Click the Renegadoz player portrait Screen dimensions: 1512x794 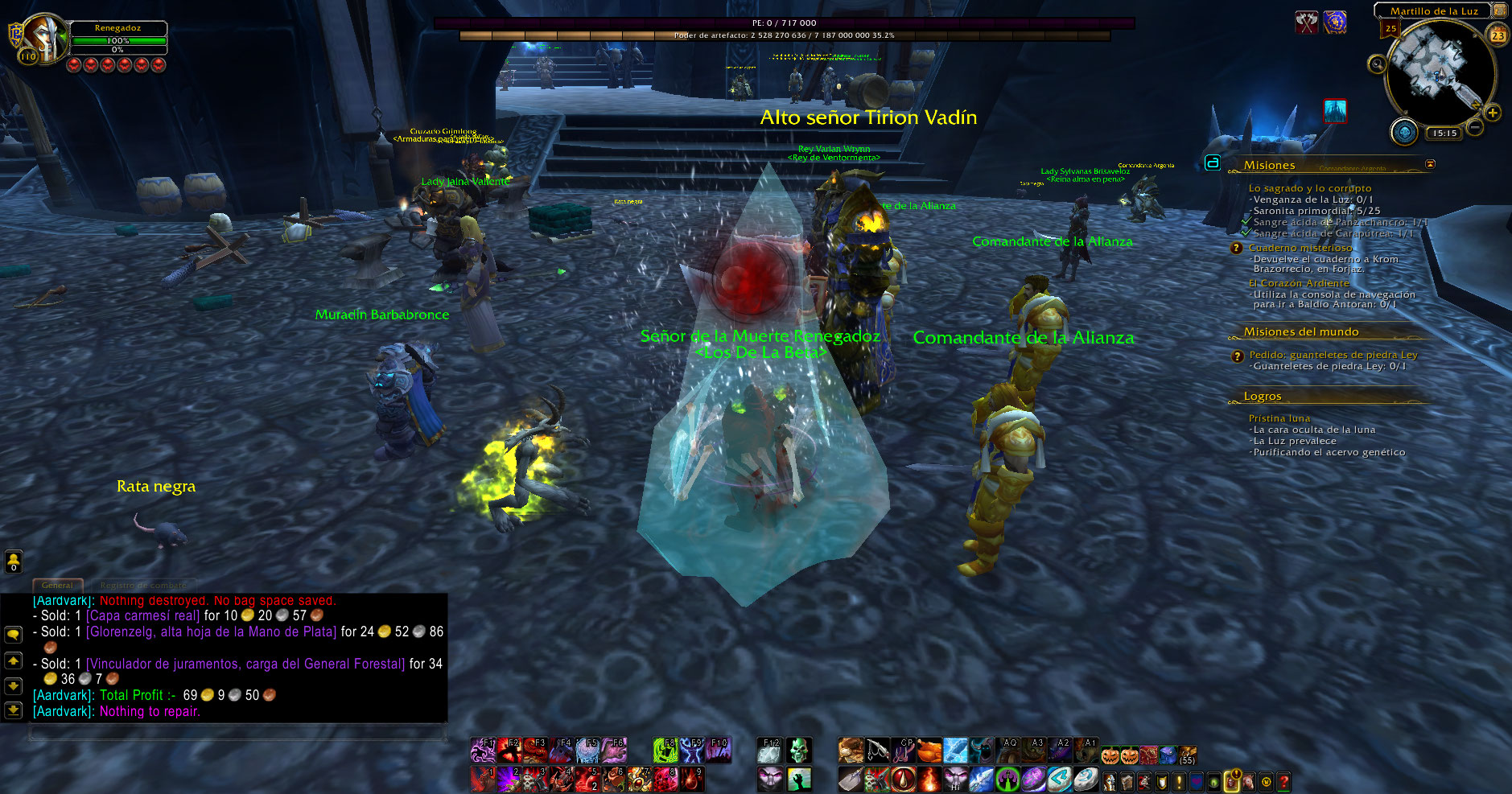coord(46,38)
